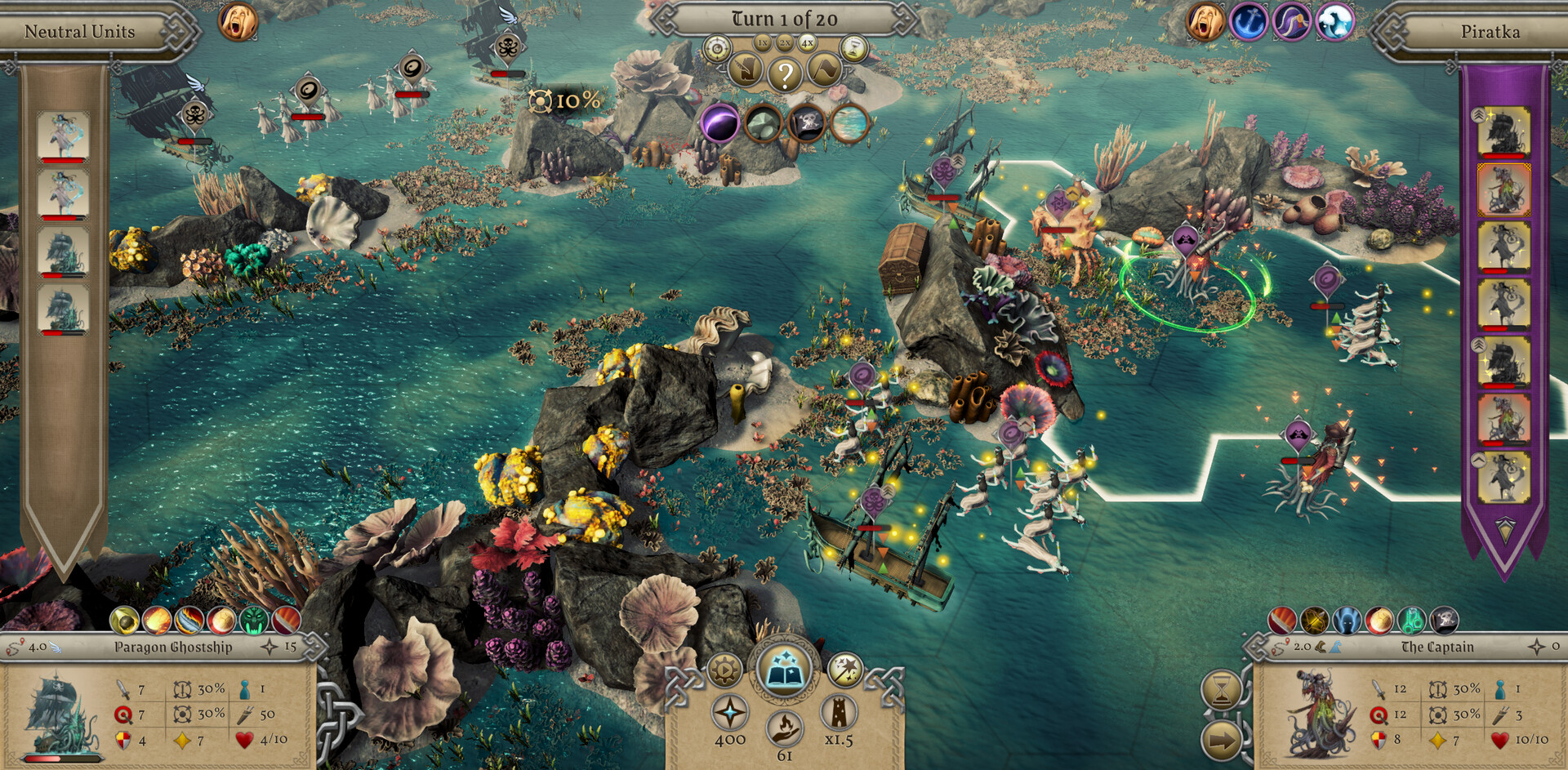Choose the 2x speed button

(785, 42)
